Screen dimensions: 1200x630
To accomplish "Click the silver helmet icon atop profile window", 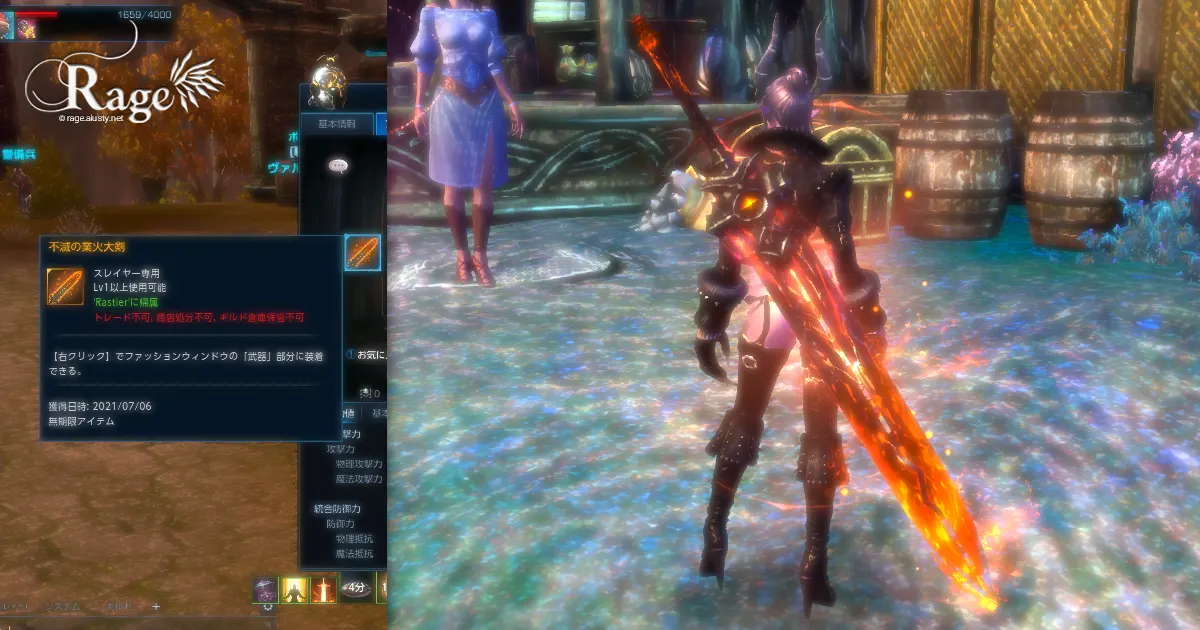I will tap(327, 82).
